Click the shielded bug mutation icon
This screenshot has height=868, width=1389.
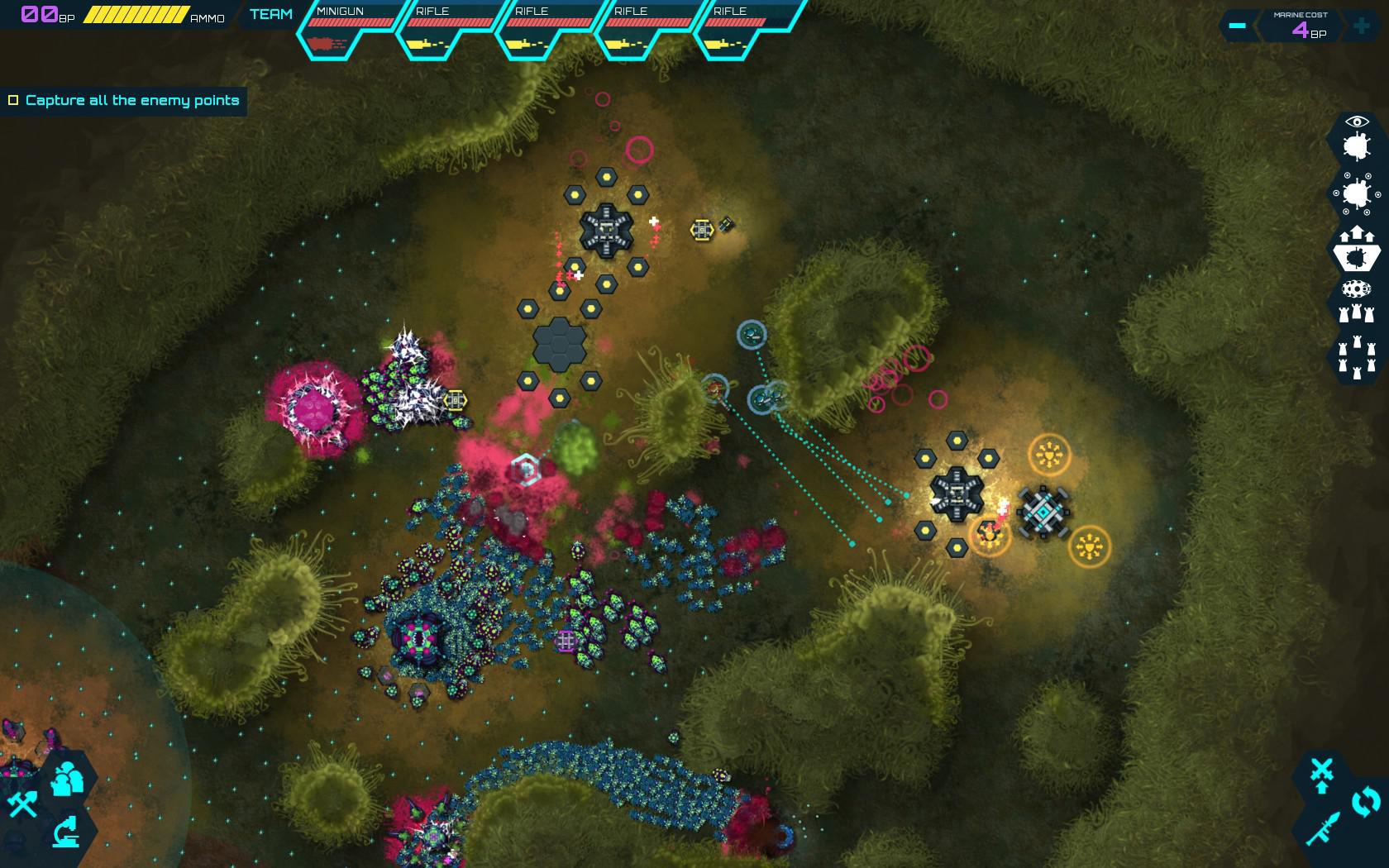(x=1357, y=252)
